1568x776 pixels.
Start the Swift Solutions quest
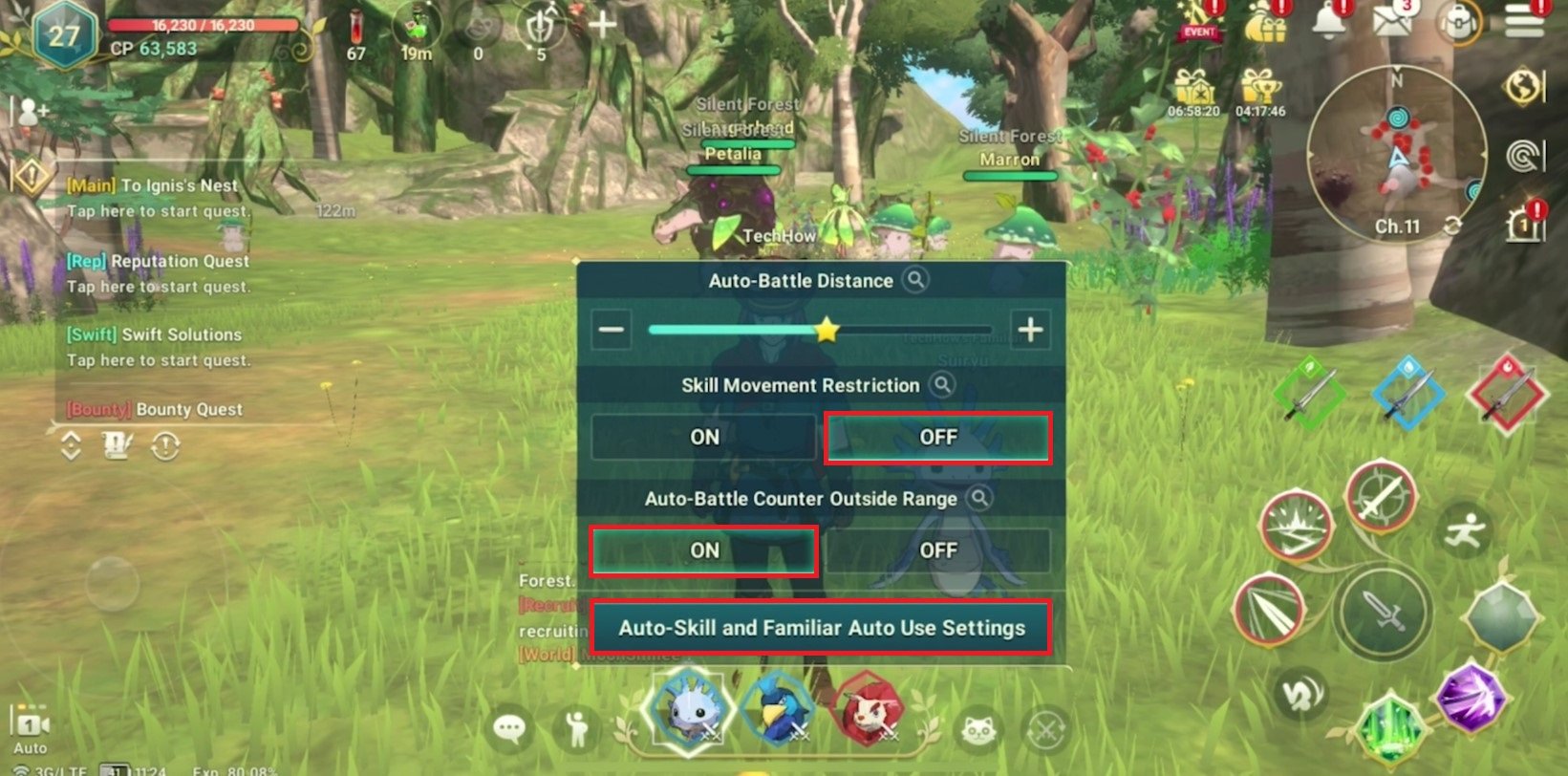[158, 346]
